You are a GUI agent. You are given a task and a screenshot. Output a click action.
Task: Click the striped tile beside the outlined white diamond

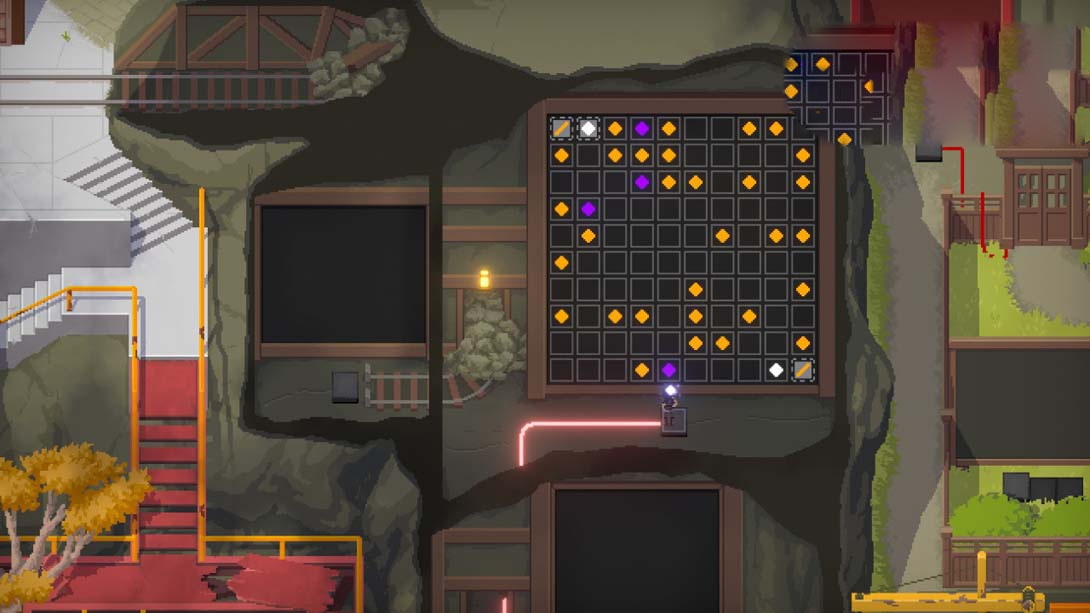pyautogui.click(x=561, y=128)
